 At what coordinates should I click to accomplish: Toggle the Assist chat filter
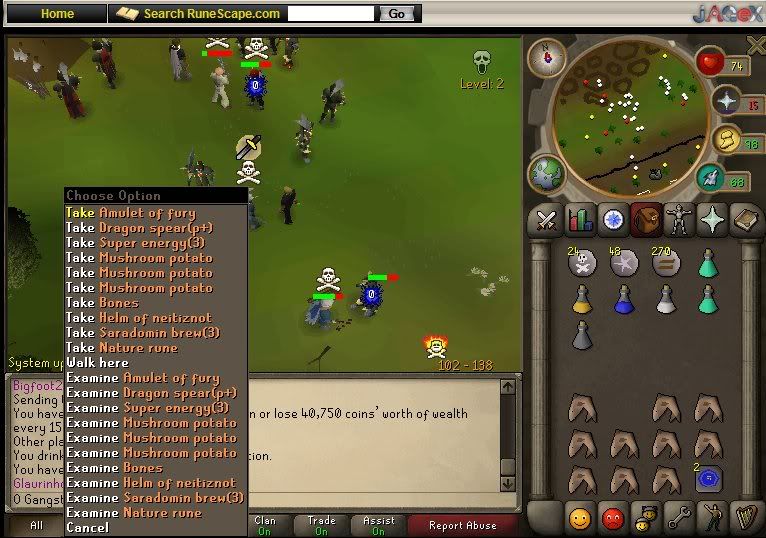tap(379, 525)
